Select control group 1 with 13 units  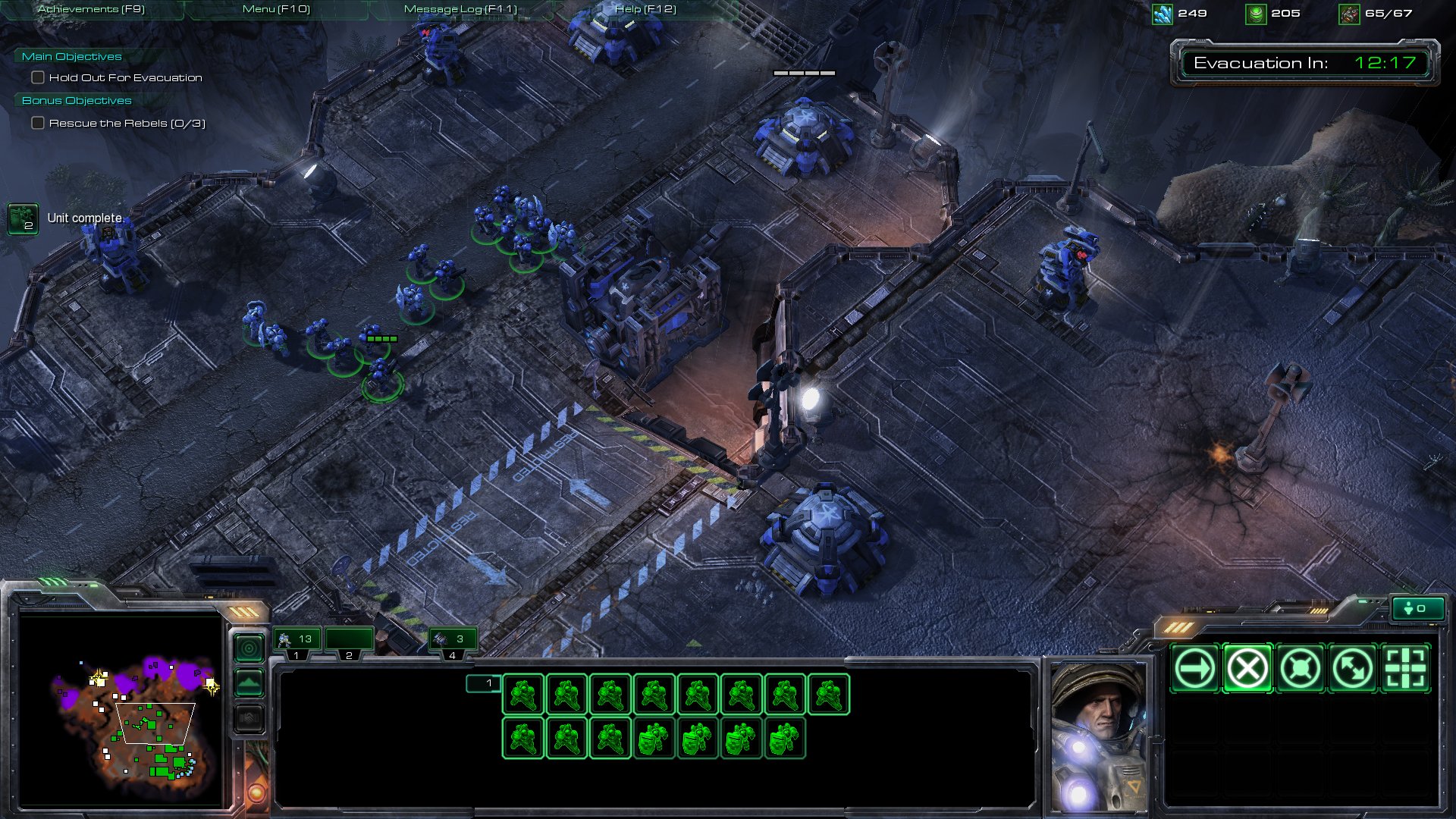(297, 640)
